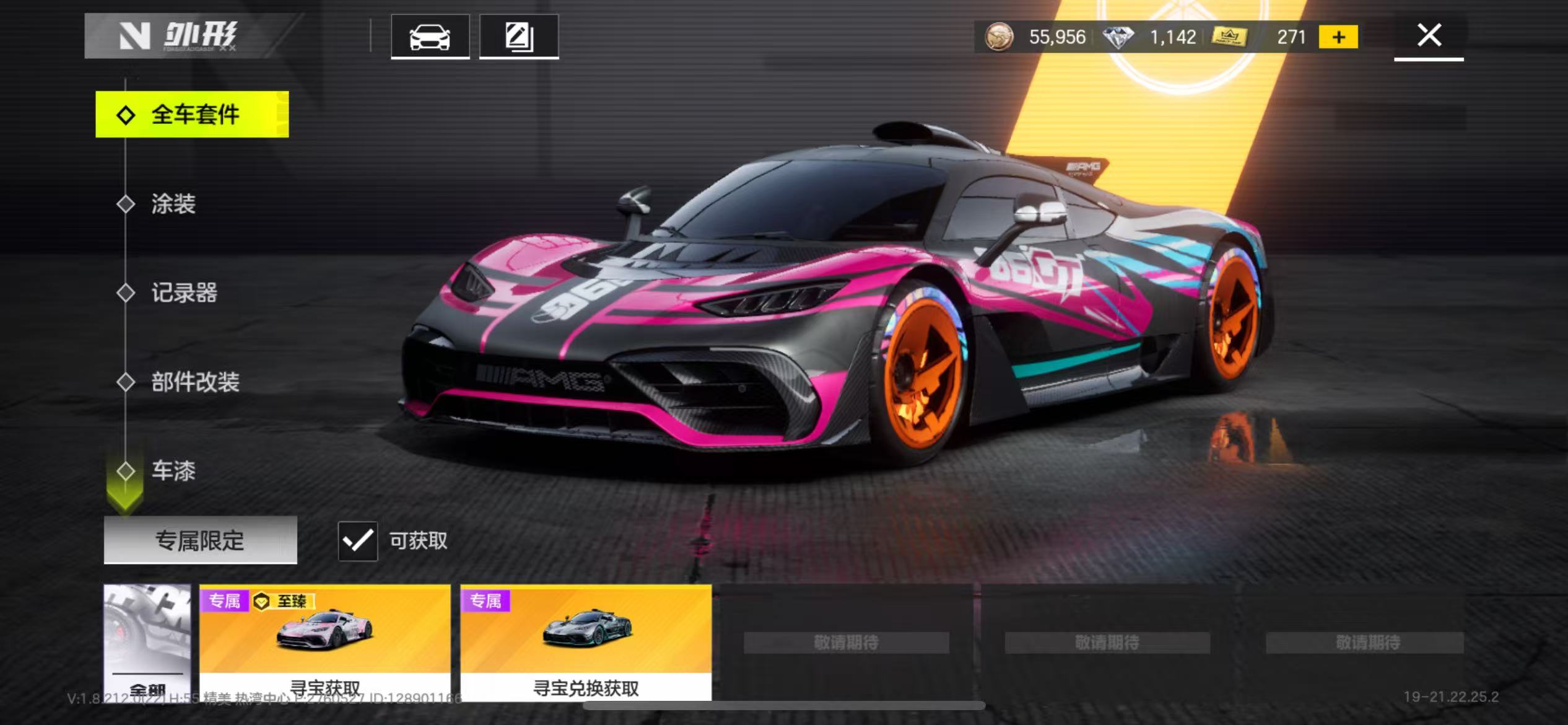Select the 全部 all-kits thumbnail
This screenshot has height=725, width=1568.
147,641
